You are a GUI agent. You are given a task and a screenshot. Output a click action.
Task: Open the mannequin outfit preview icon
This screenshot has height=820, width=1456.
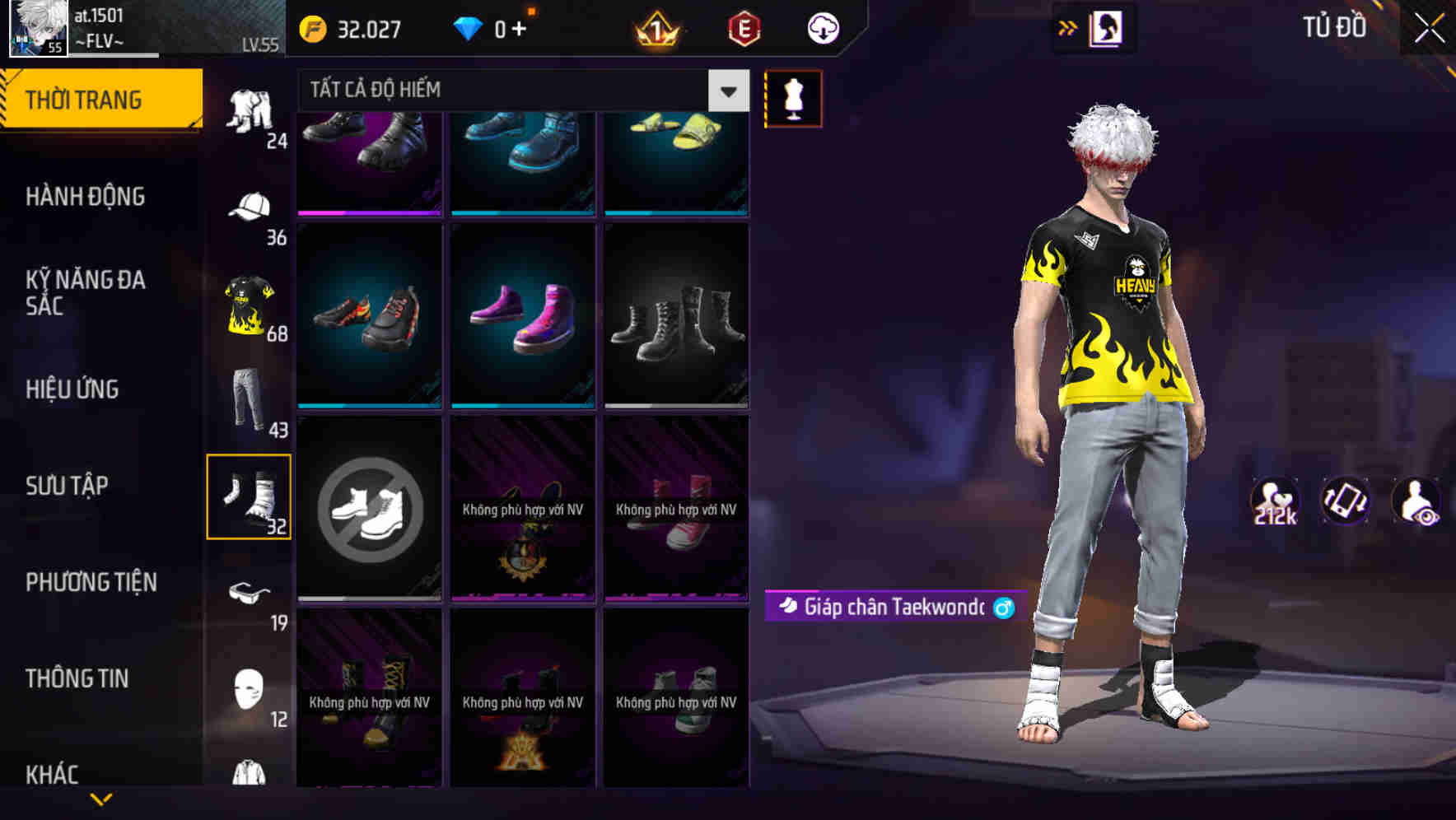coord(791,98)
